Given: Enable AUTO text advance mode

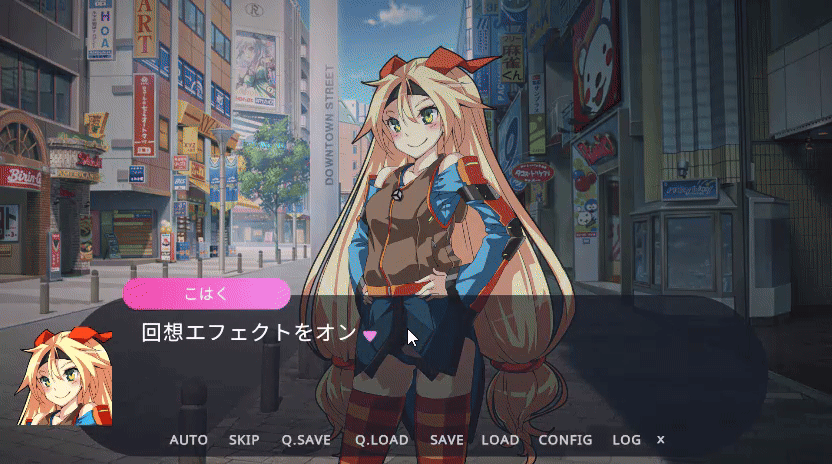Looking at the screenshot, I should click(x=188, y=440).
